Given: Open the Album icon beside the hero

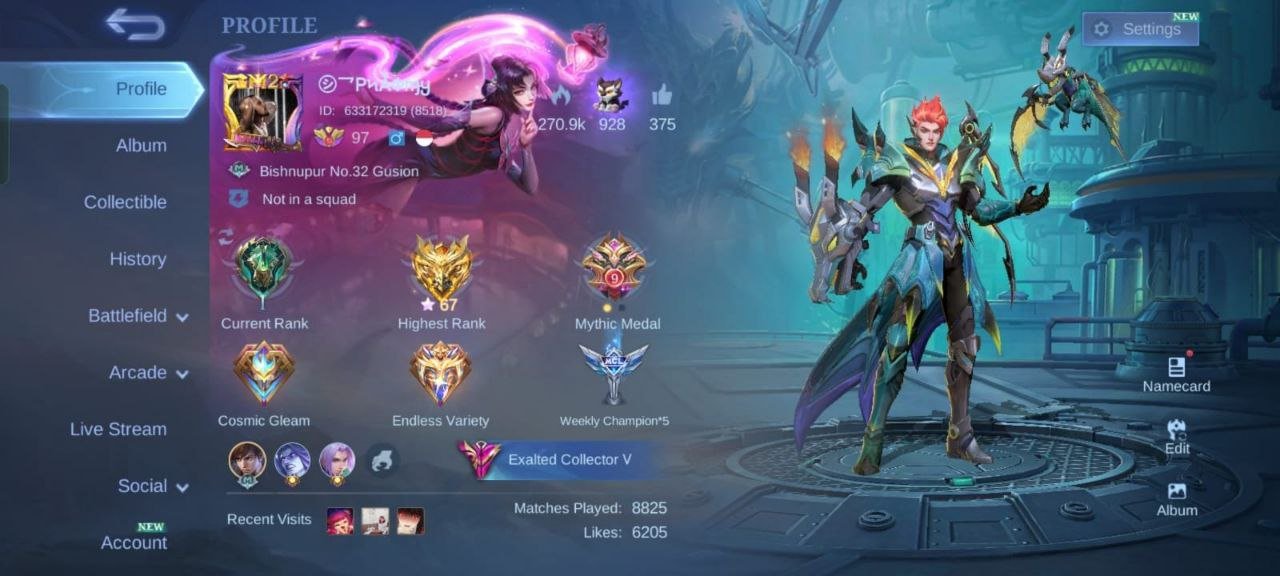Looking at the screenshot, I should [x=1177, y=497].
